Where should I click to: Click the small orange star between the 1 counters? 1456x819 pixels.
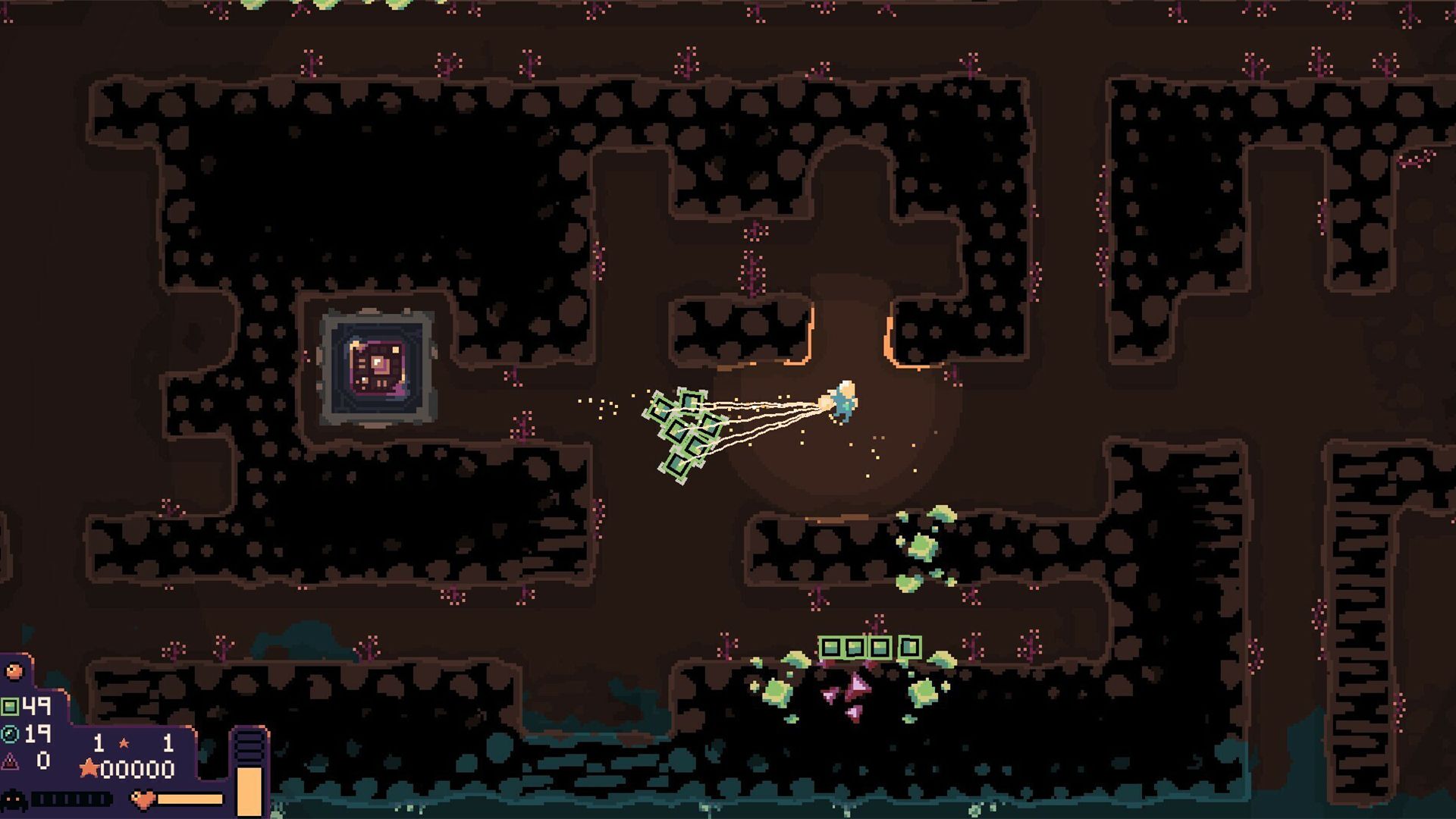coord(124,743)
